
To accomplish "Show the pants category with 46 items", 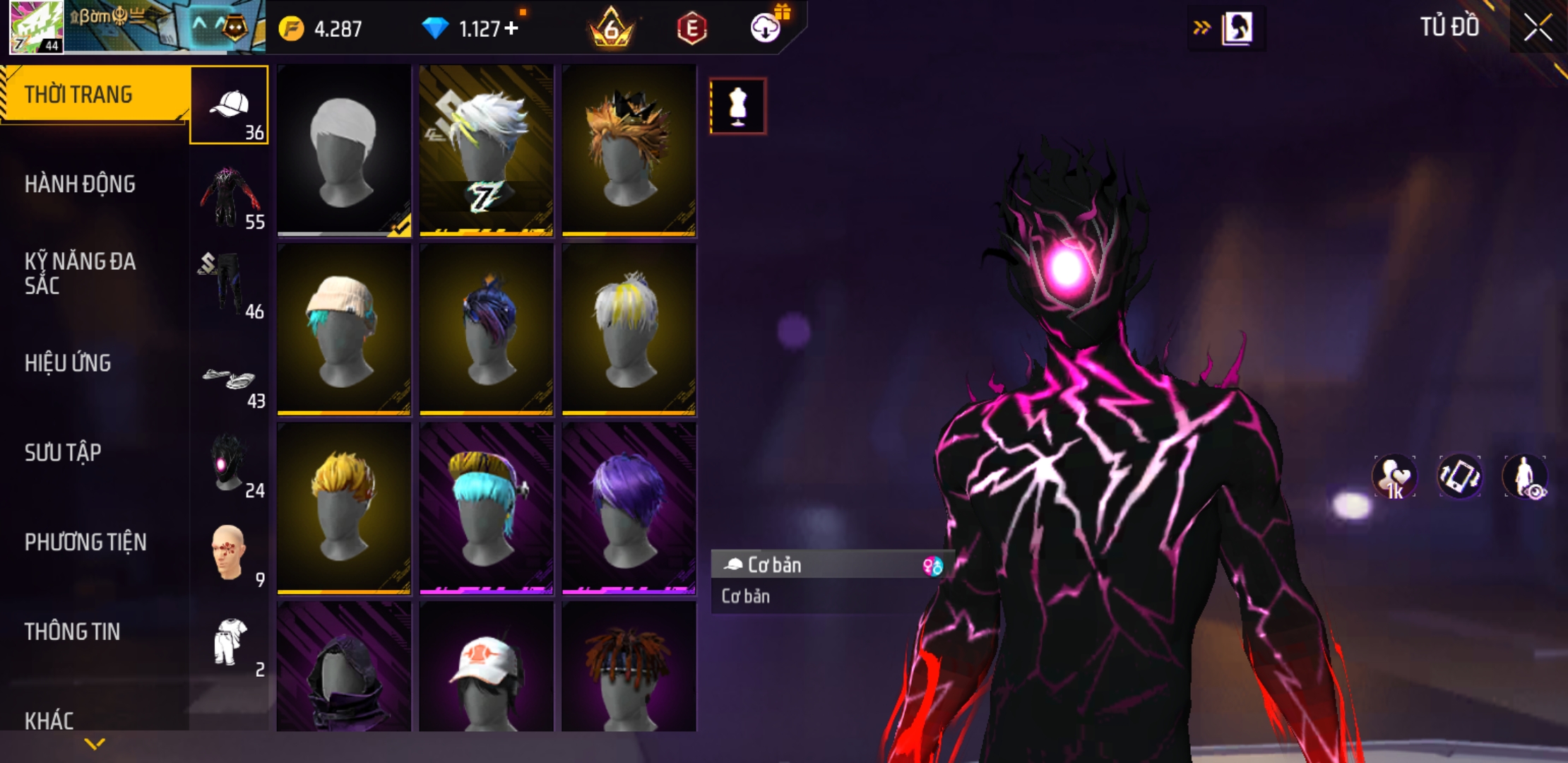I will (230, 284).
